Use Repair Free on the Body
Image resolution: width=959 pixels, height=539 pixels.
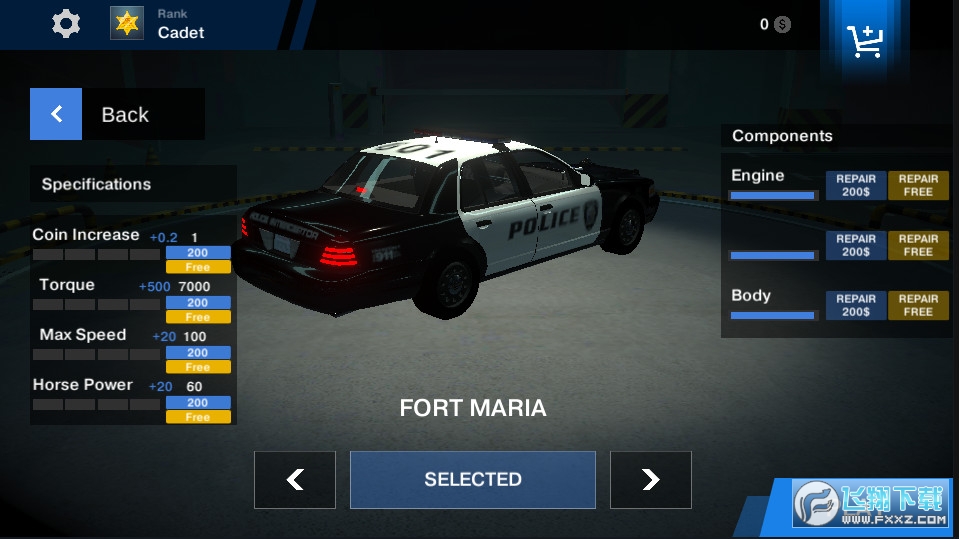[x=918, y=305]
